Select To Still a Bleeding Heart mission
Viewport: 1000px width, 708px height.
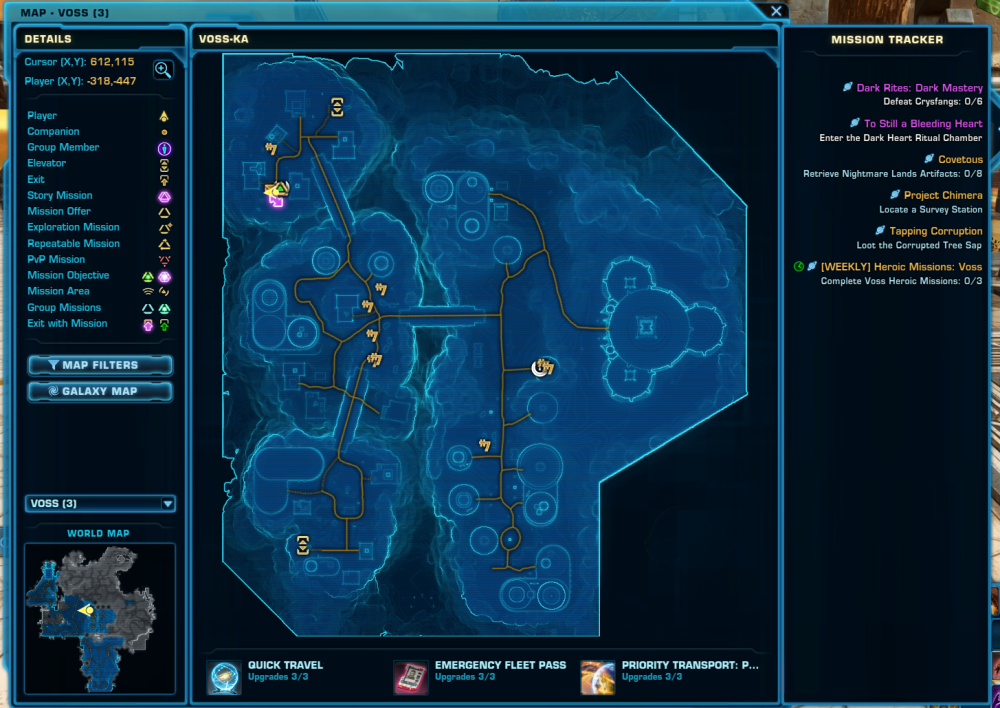[x=923, y=124]
